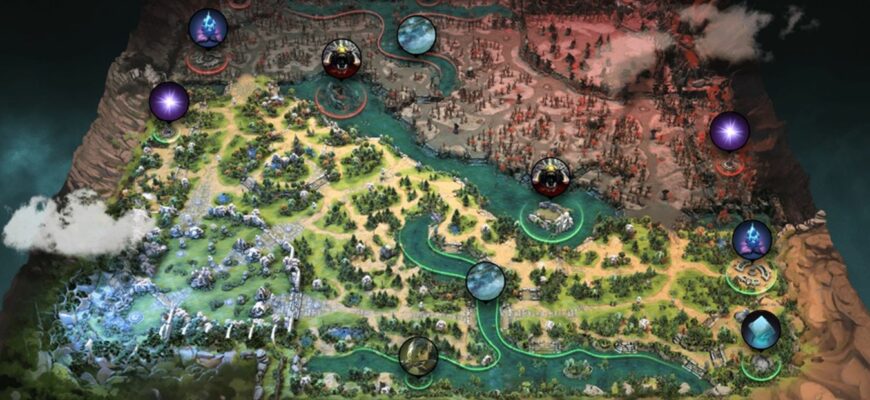This screenshot has width=870, height=400.
Task: Click the horned boss marker over the red ring
Action: tap(341, 59)
